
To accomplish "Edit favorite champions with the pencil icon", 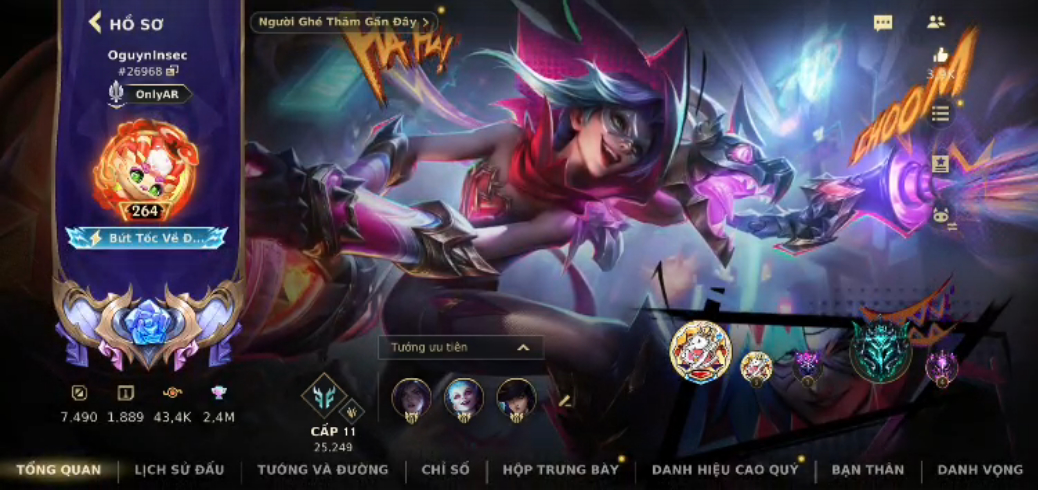I will tap(564, 401).
